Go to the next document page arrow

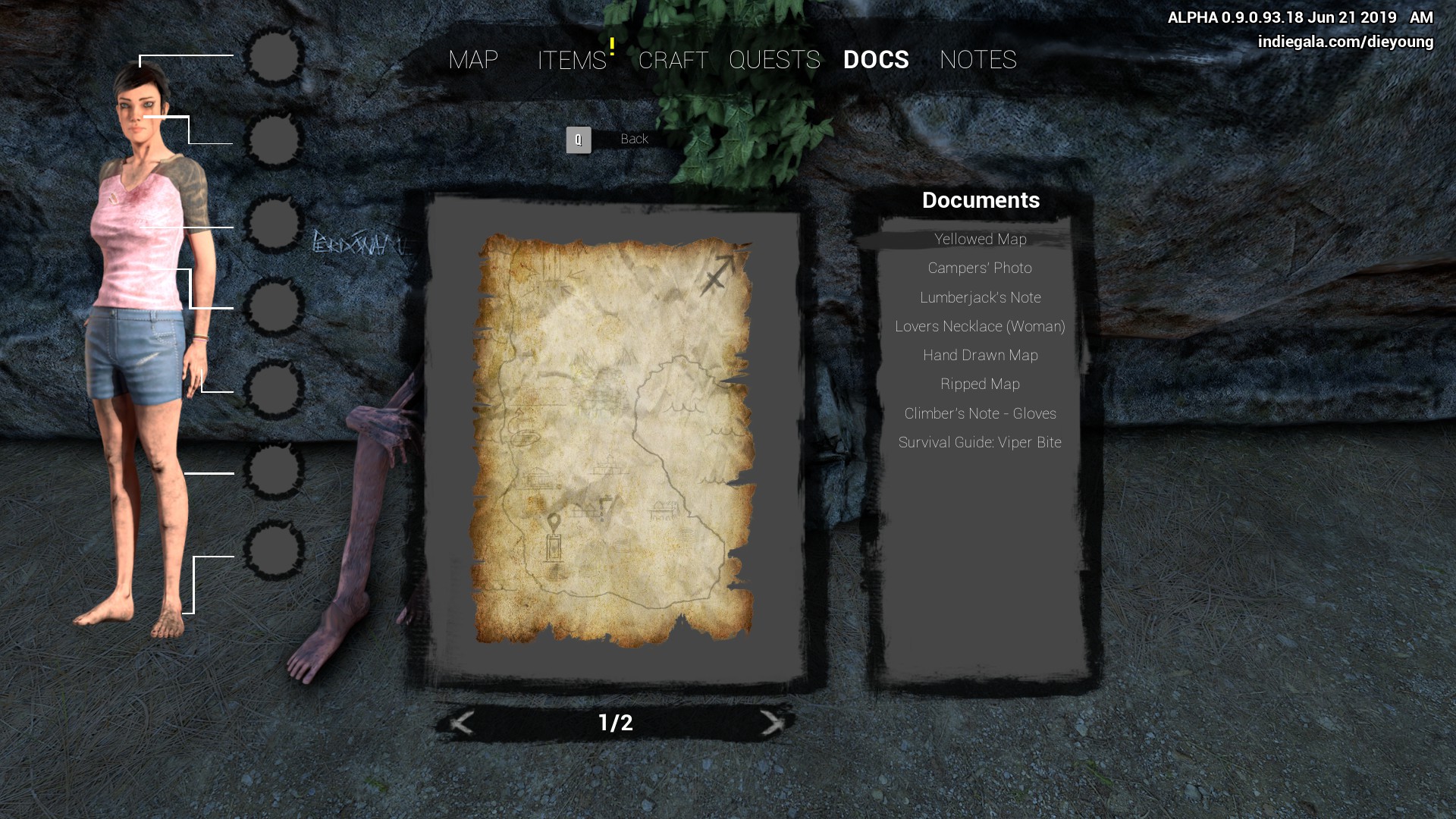point(771,723)
